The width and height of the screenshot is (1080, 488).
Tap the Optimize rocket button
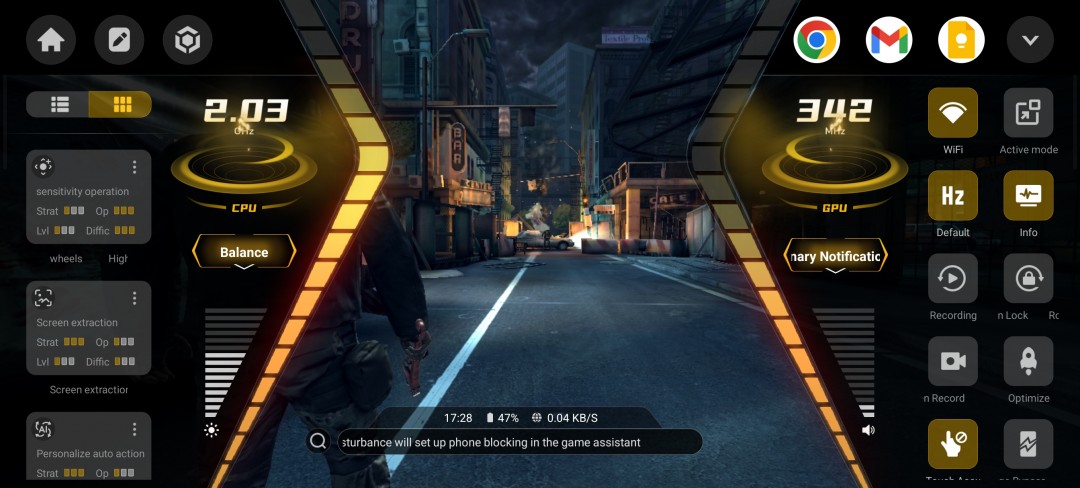coord(1028,362)
